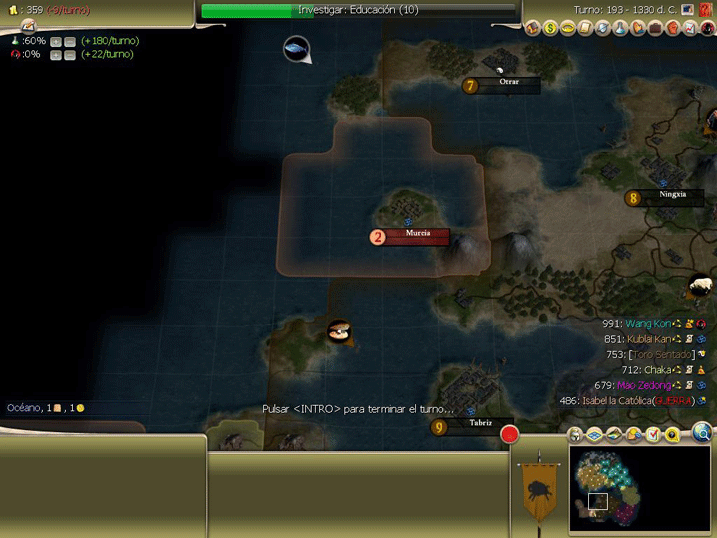Click the minimap to move the view
The image size is (717, 538).
point(638,488)
